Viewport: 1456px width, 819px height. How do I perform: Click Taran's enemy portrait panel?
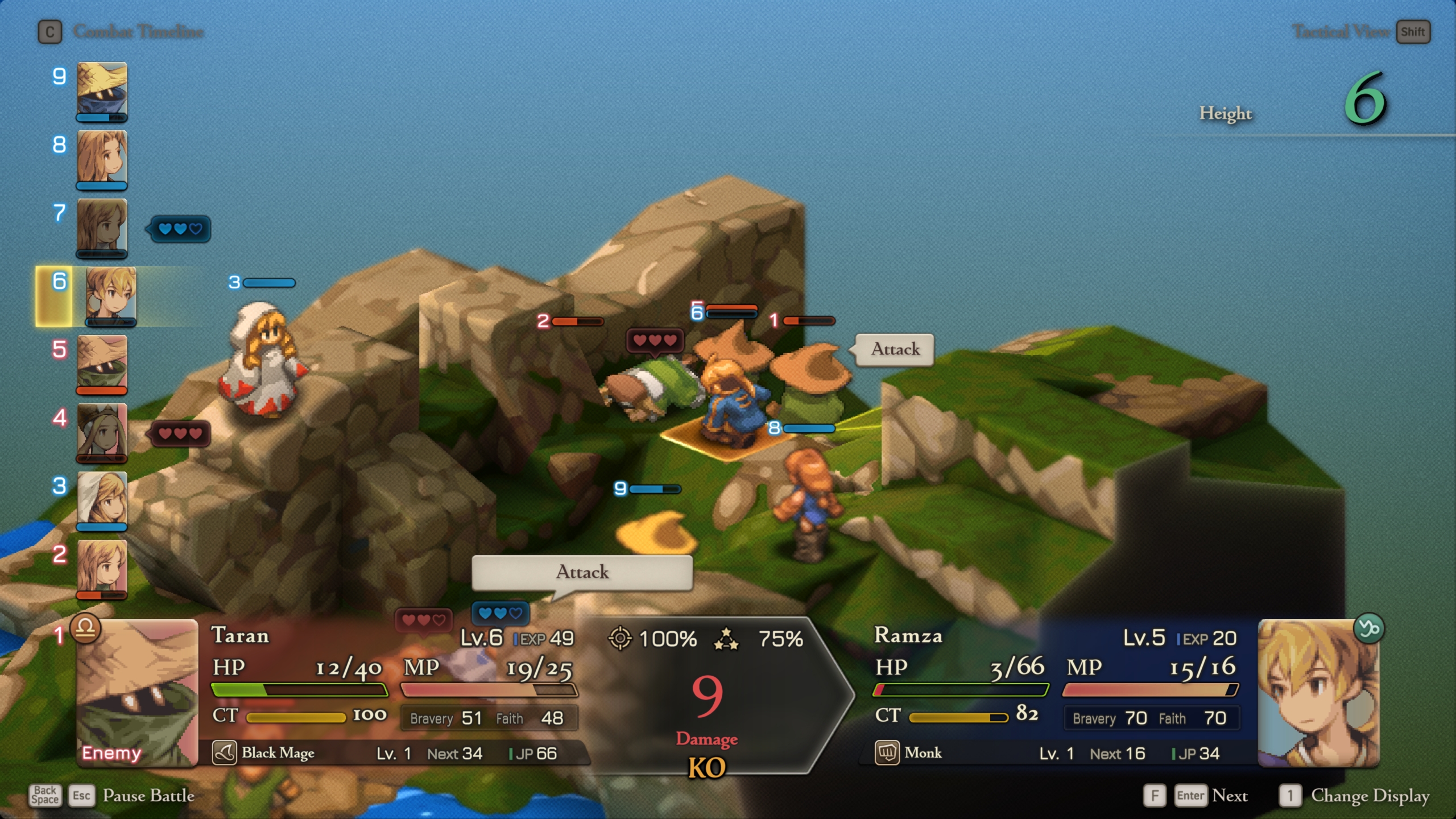click(x=136, y=694)
